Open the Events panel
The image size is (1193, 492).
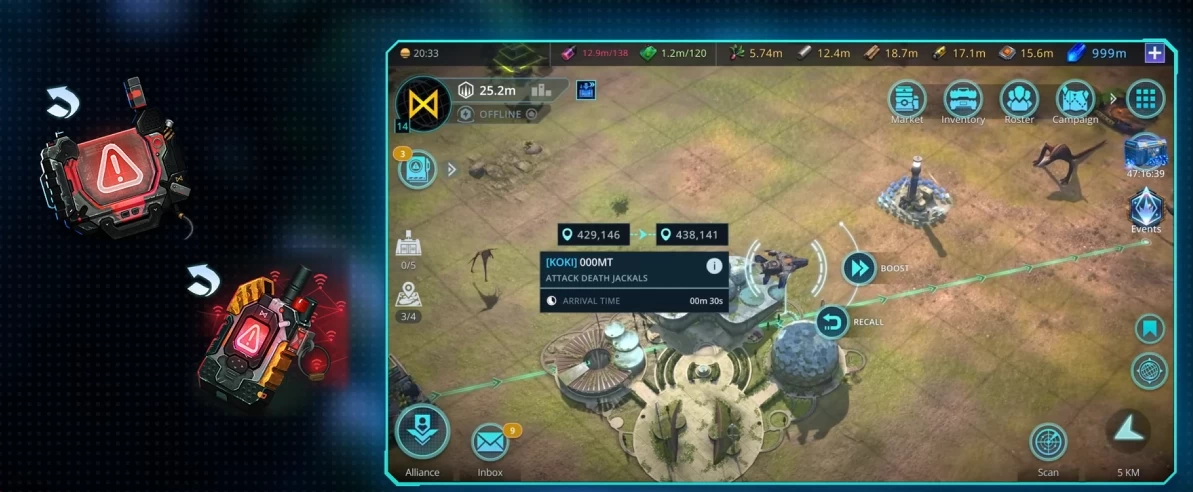(x=1146, y=209)
